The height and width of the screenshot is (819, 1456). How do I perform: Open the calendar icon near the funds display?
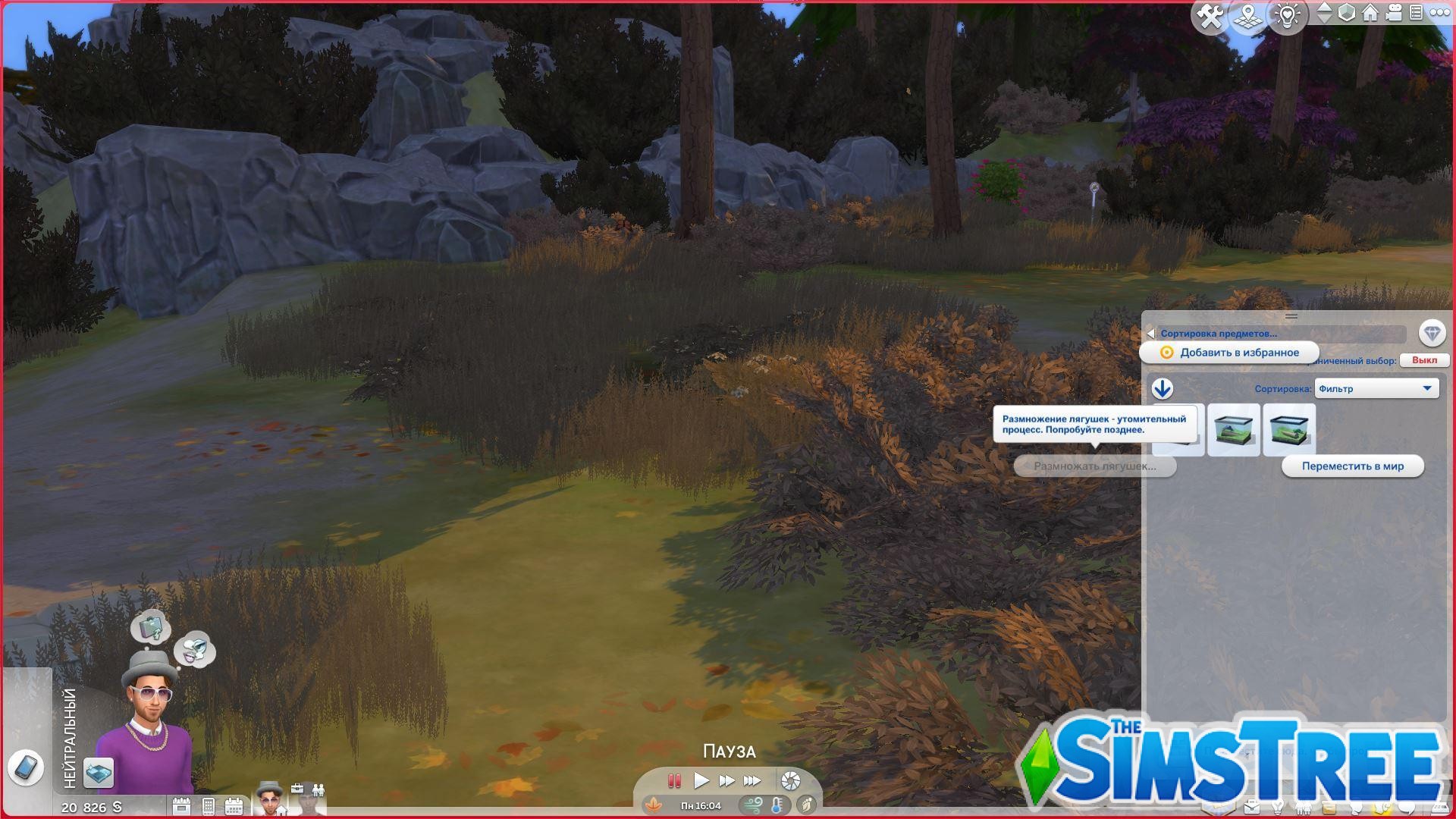pyautogui.click(x=234, y=805)
